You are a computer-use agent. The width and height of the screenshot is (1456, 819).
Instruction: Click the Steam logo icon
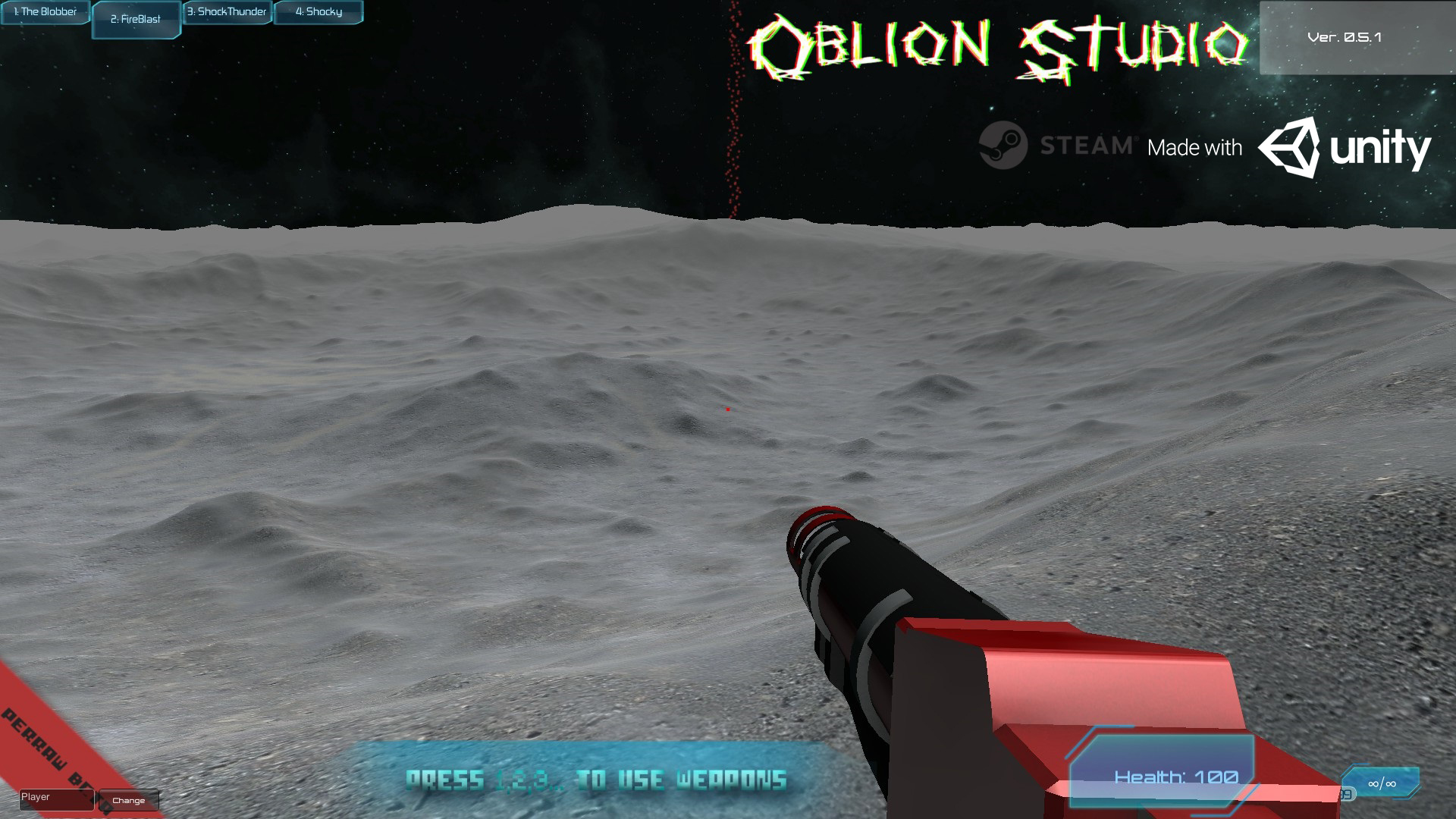tap(1002, 141)
